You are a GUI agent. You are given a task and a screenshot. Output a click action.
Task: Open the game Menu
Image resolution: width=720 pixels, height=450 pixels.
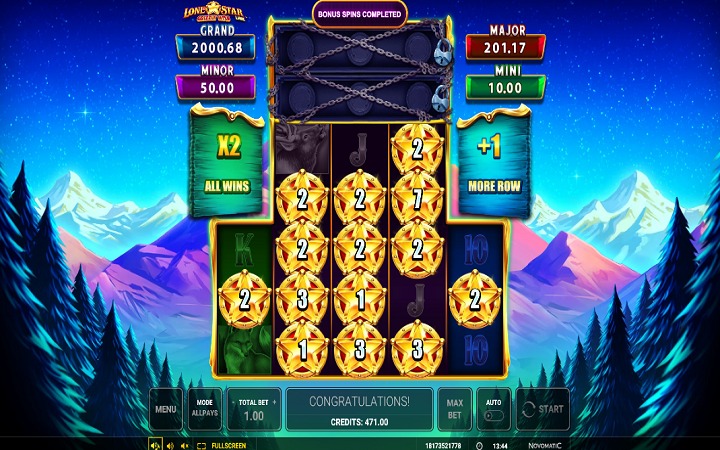tap(166, 409)
